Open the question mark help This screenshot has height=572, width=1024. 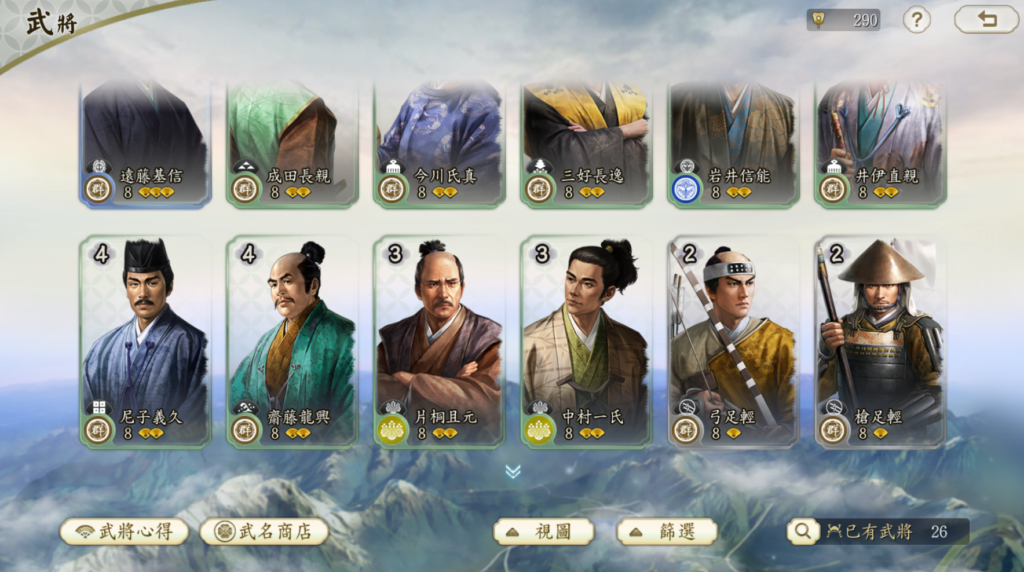pyautogui.click(x=916, y=19)
